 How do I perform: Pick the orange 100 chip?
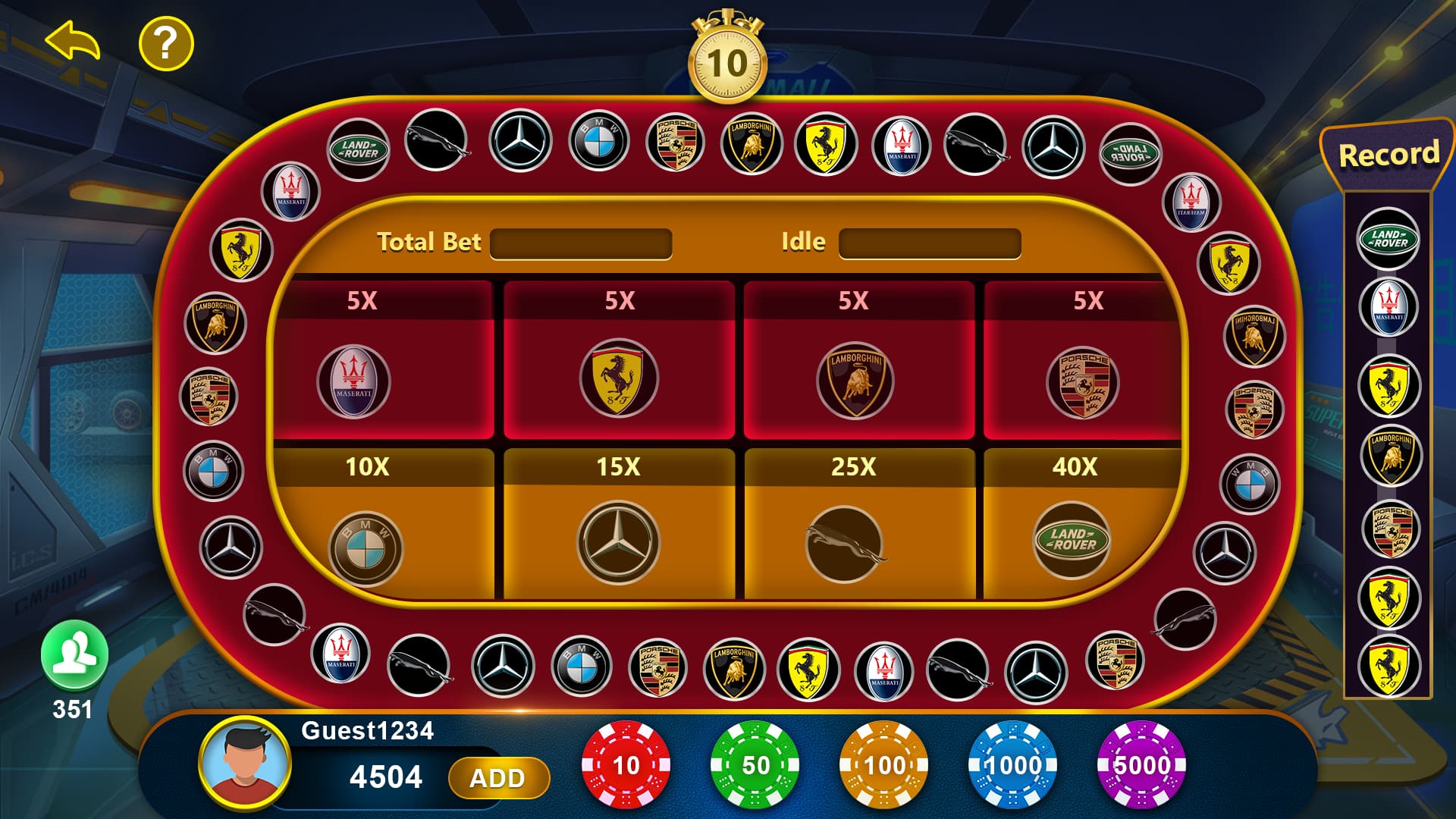883,765
